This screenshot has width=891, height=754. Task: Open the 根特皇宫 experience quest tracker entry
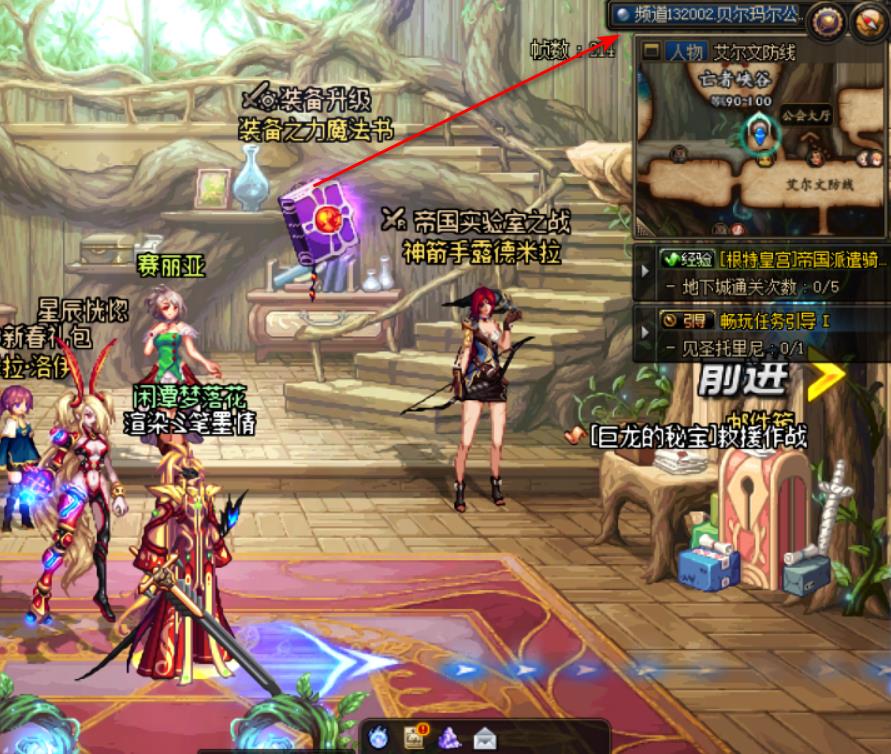point(771,259)
